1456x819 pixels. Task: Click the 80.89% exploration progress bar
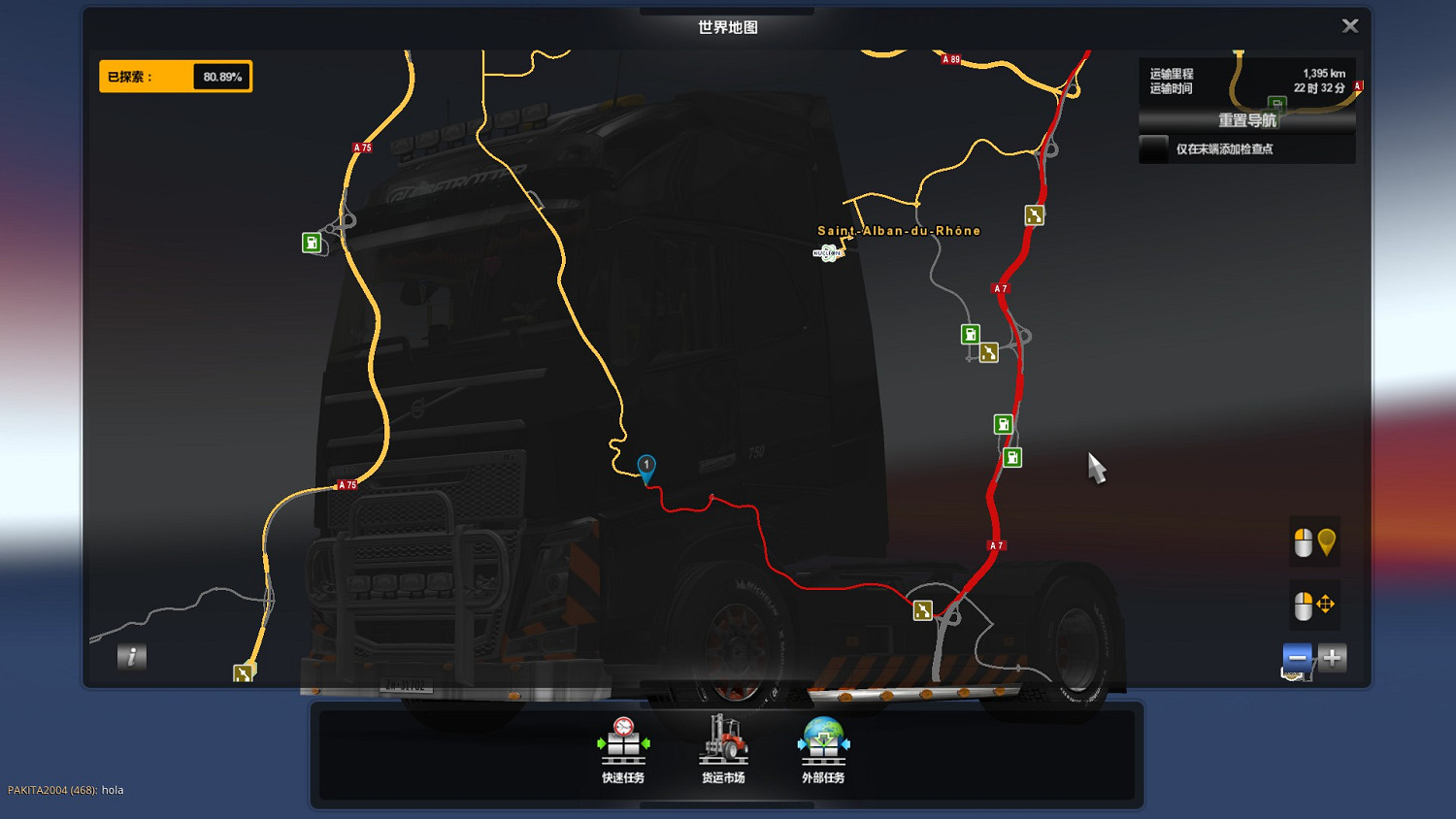point(176,76)
